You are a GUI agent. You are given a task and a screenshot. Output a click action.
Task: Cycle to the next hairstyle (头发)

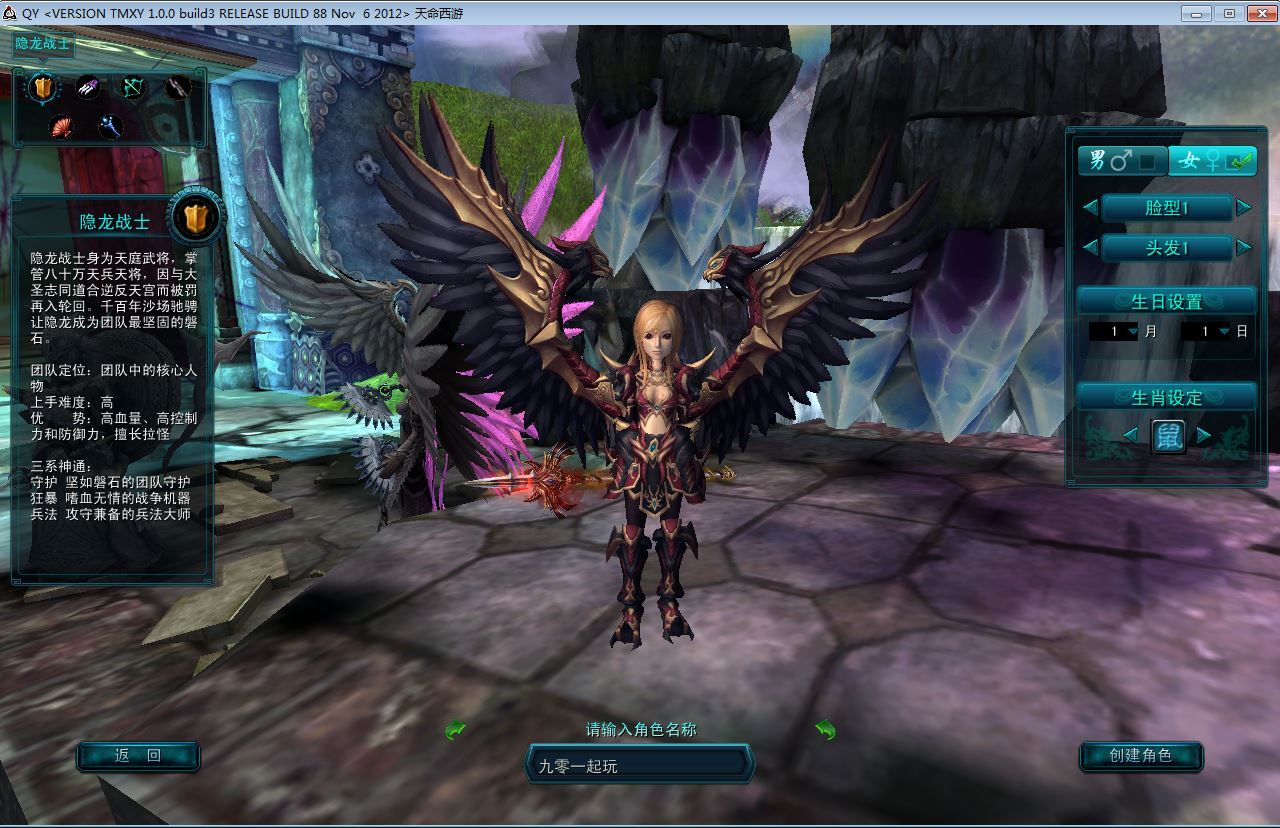point(1244,247)
